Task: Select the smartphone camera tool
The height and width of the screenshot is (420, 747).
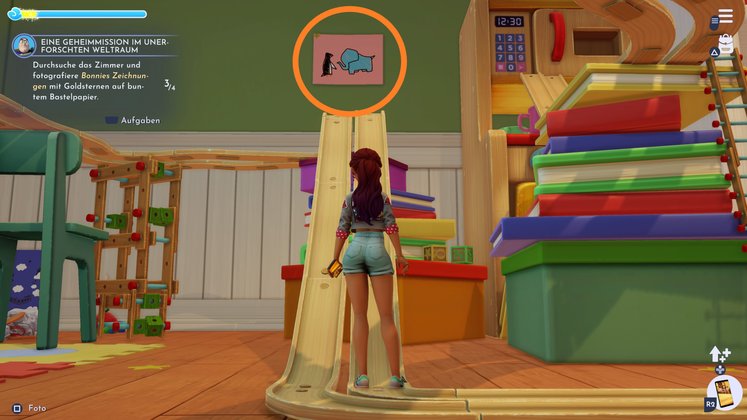Action: [725, 394]
